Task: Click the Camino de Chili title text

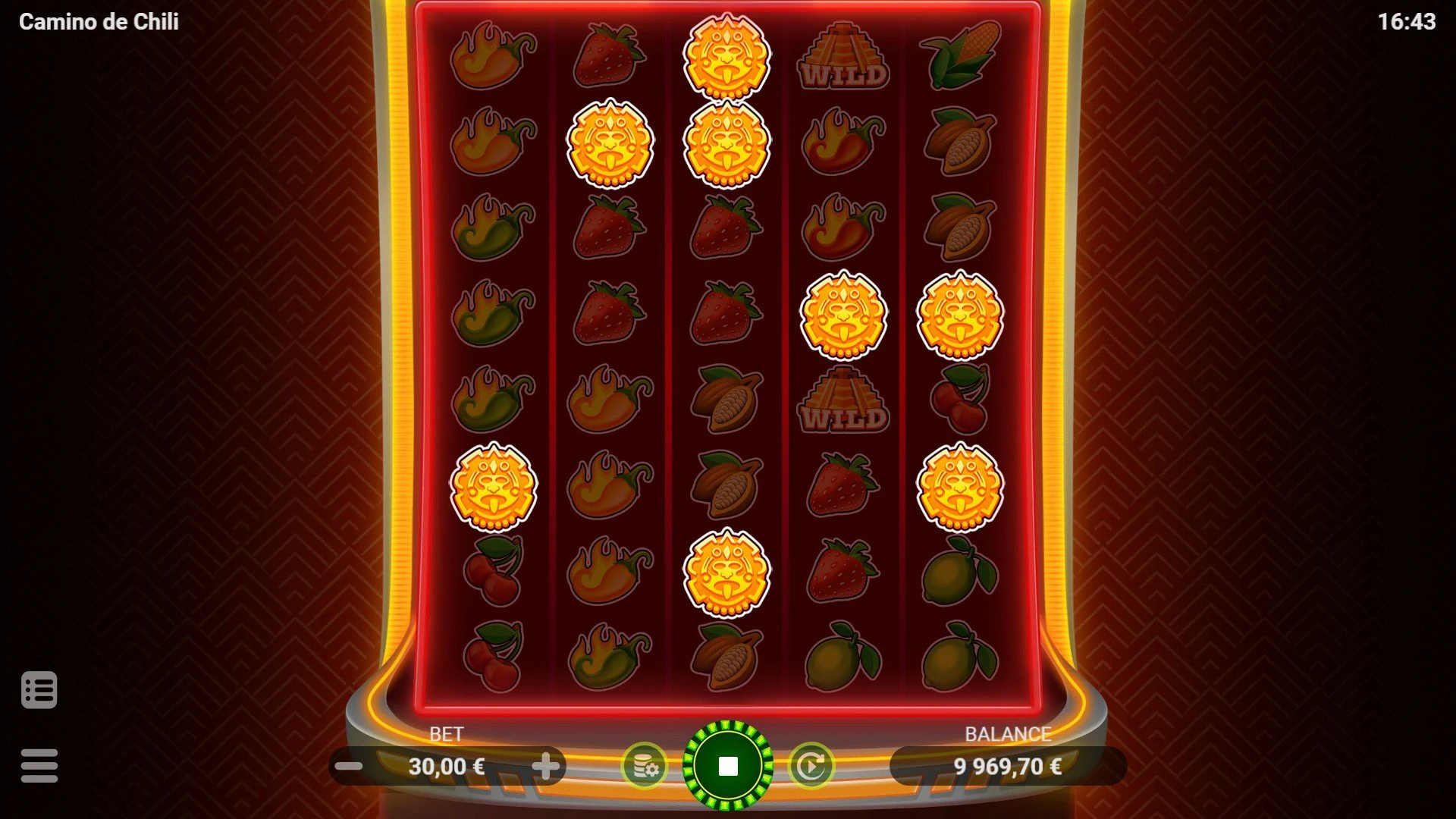Action: [x=99, y=22]
